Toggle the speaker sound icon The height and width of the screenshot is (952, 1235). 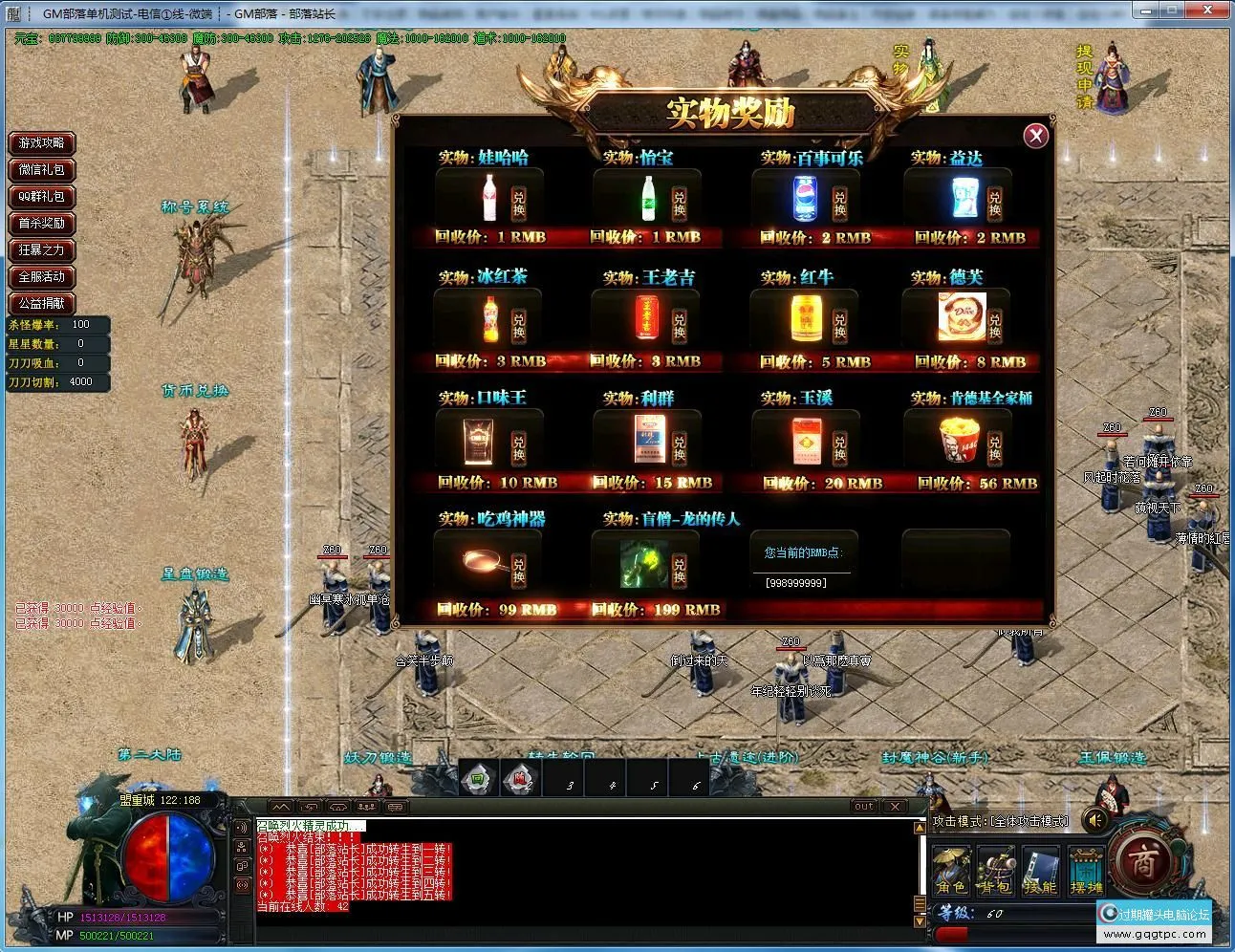coord(1096,820)
